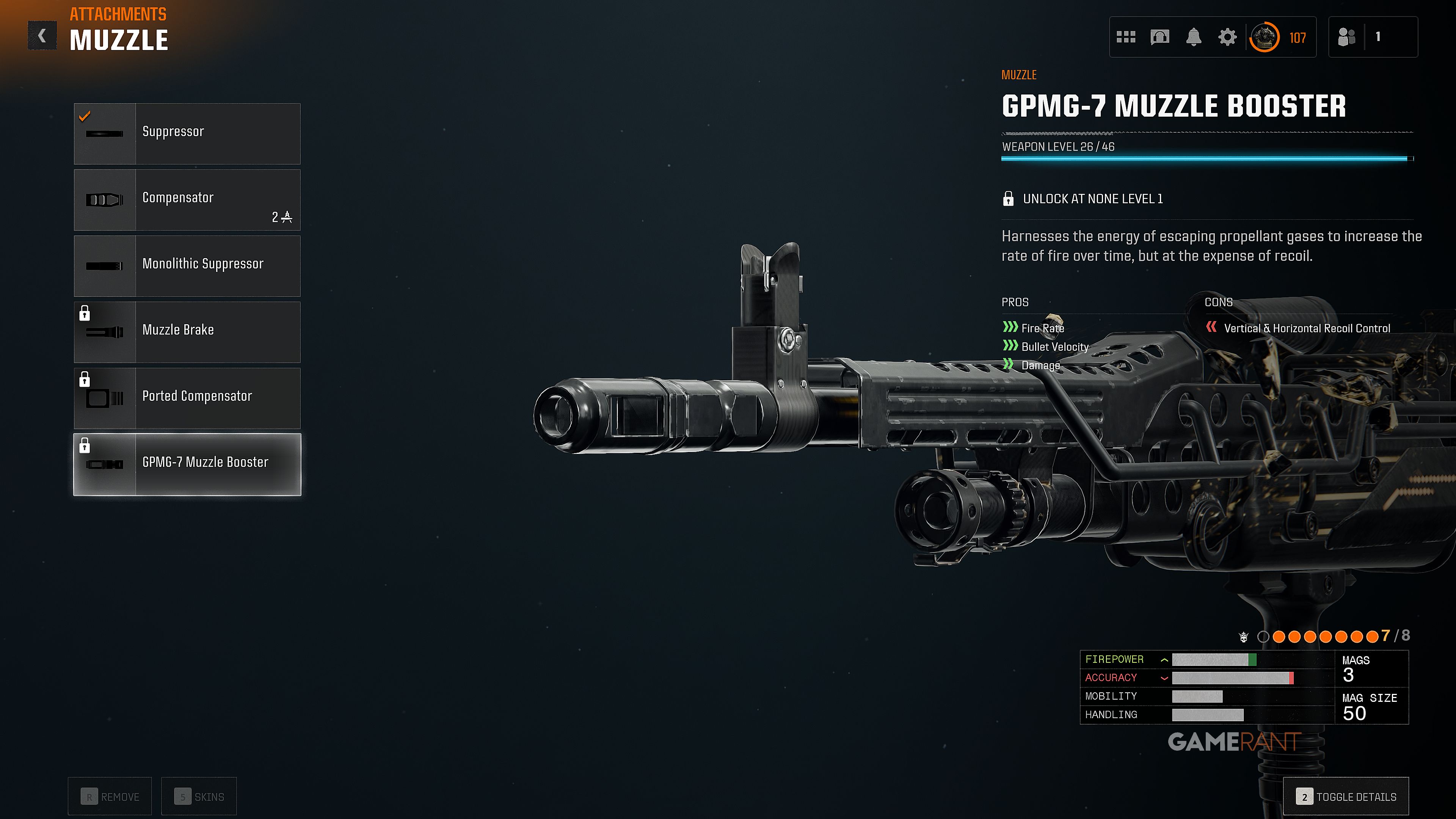
Task: Show notifications with the bell icon
Action: pos(1193,37)
